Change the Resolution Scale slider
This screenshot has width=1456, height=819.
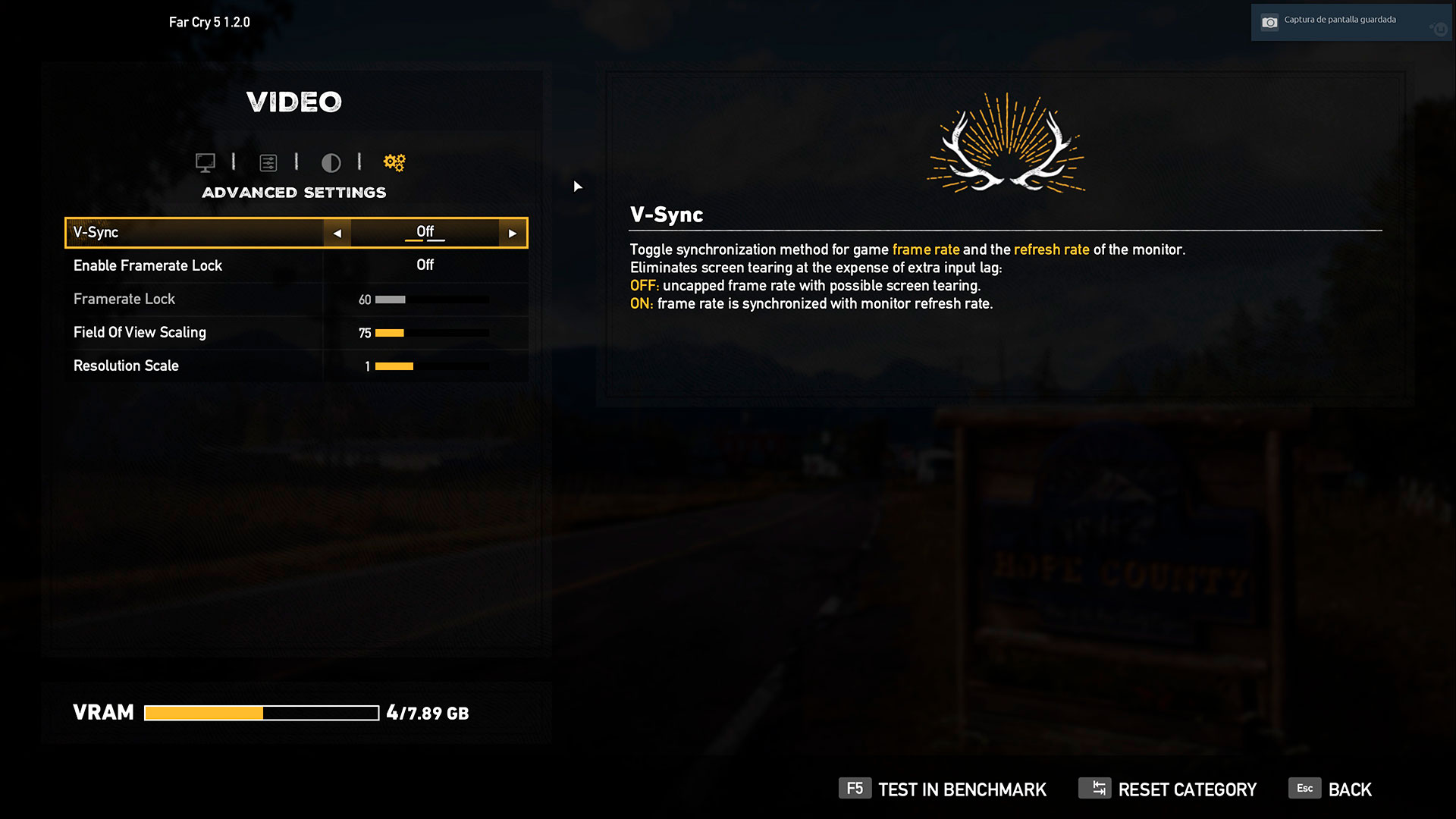tap(431, 366)
